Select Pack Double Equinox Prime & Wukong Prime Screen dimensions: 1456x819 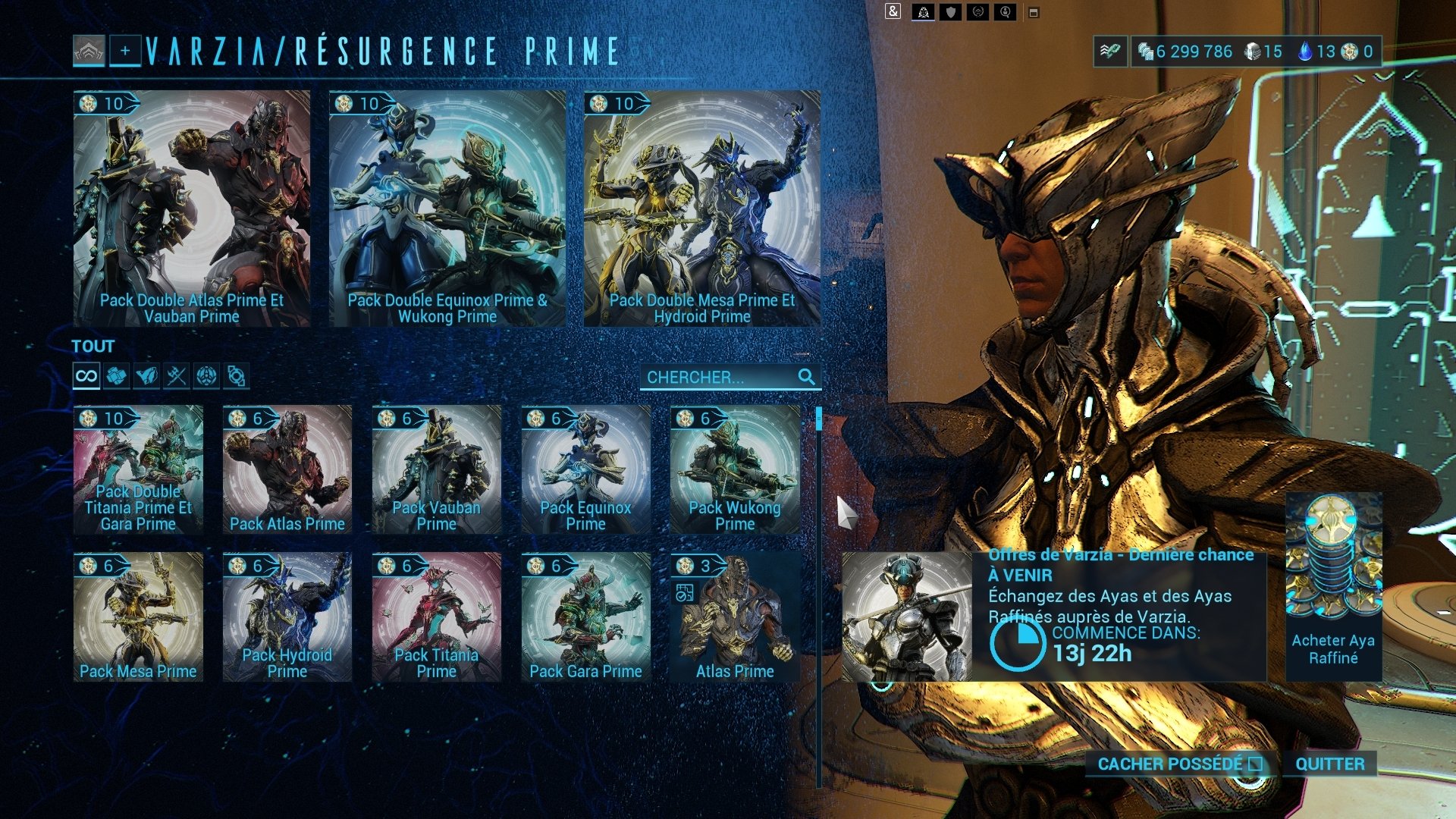coord(447,209)
